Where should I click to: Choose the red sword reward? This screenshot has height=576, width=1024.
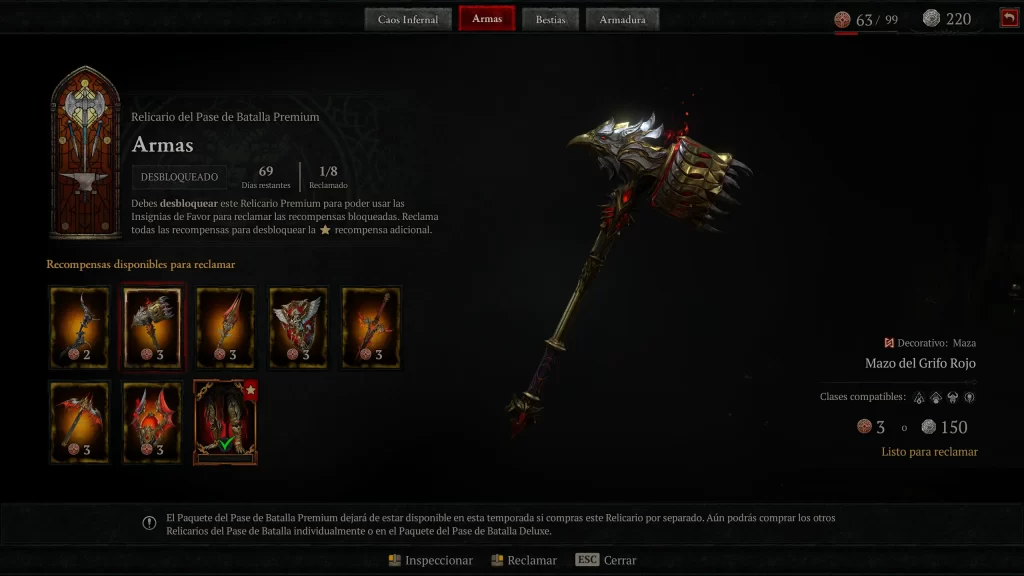click(371, 328)
